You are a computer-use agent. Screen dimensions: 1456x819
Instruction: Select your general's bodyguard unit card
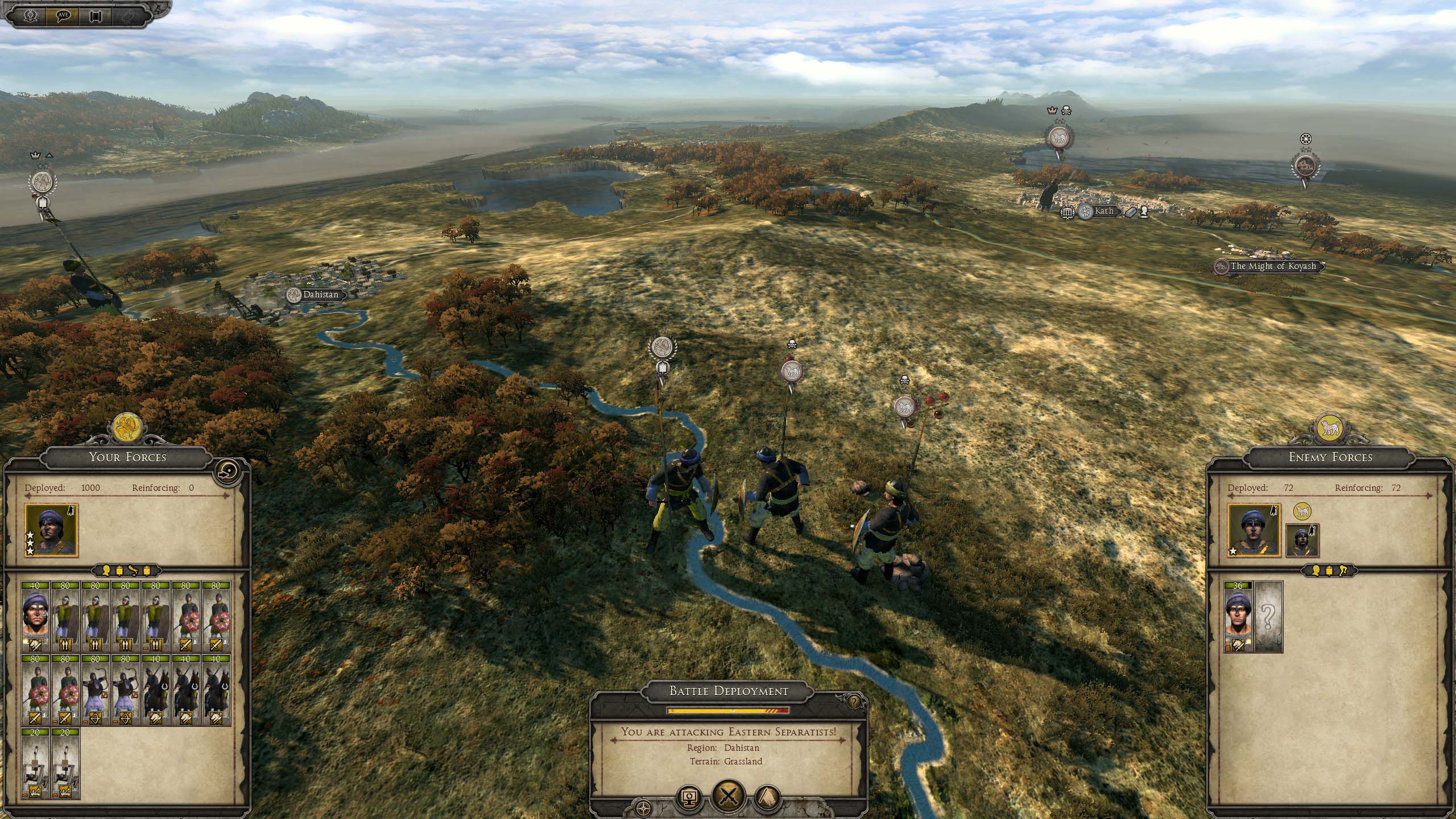pos(35,617)
